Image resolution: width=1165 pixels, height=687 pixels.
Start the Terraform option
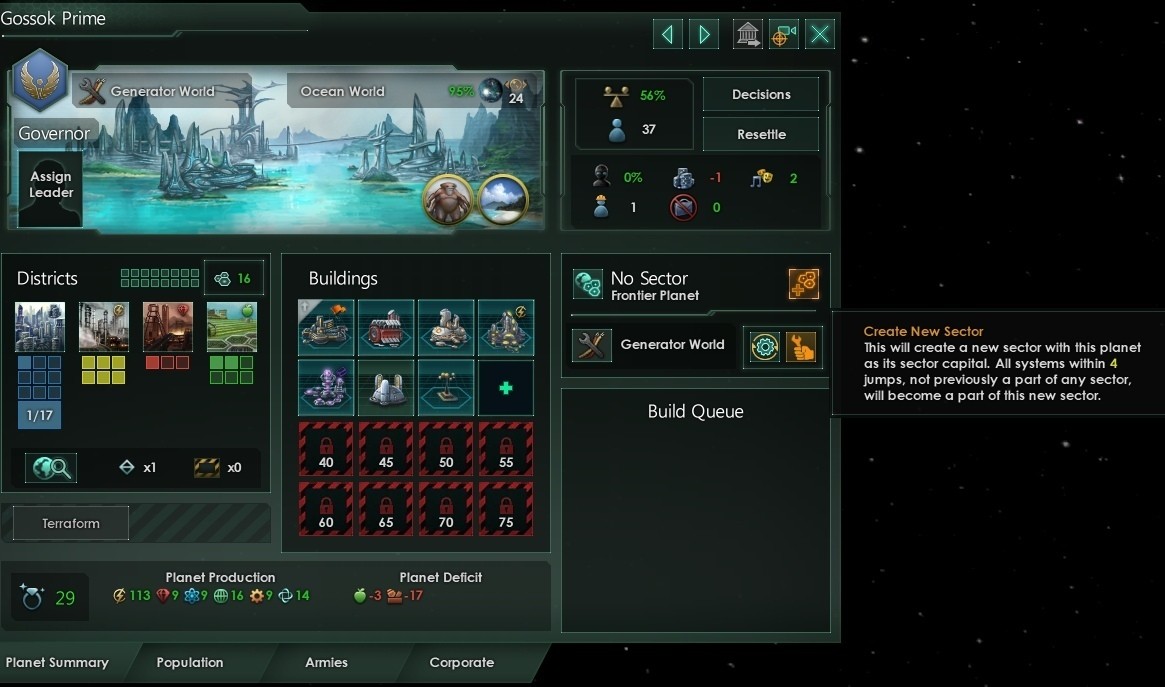71,523
